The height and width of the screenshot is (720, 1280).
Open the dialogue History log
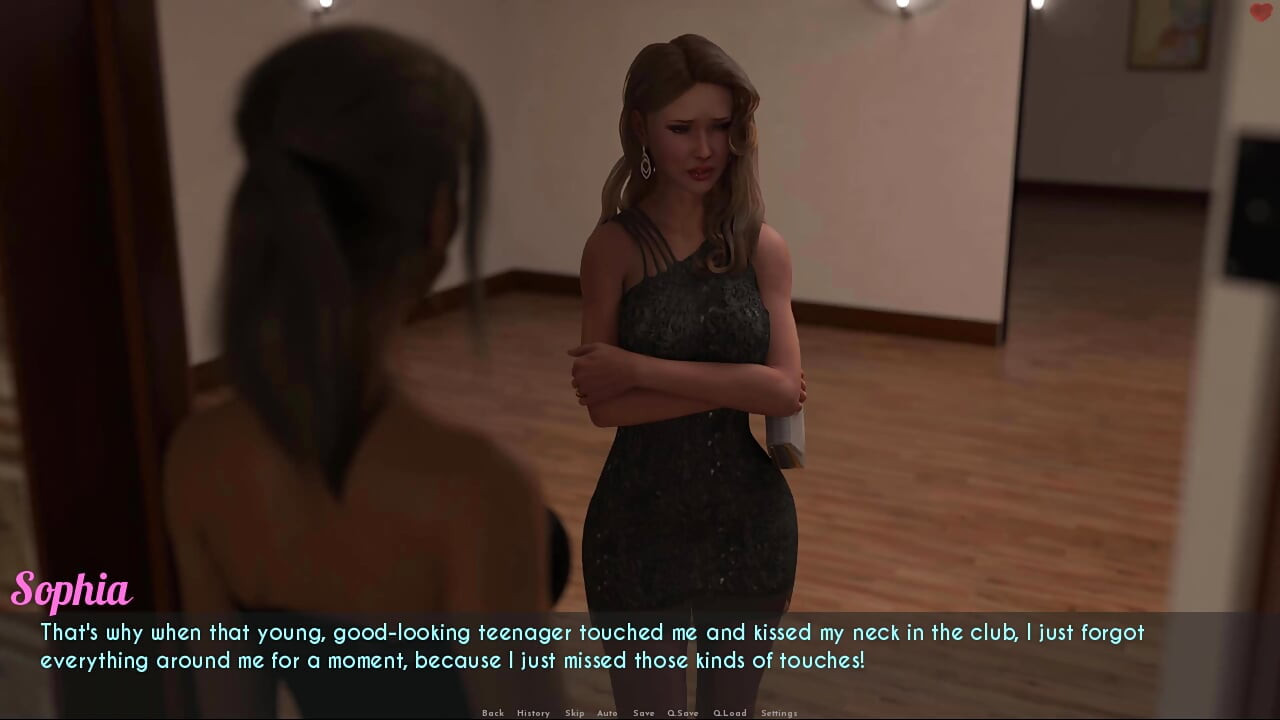[x=533, y=713]
